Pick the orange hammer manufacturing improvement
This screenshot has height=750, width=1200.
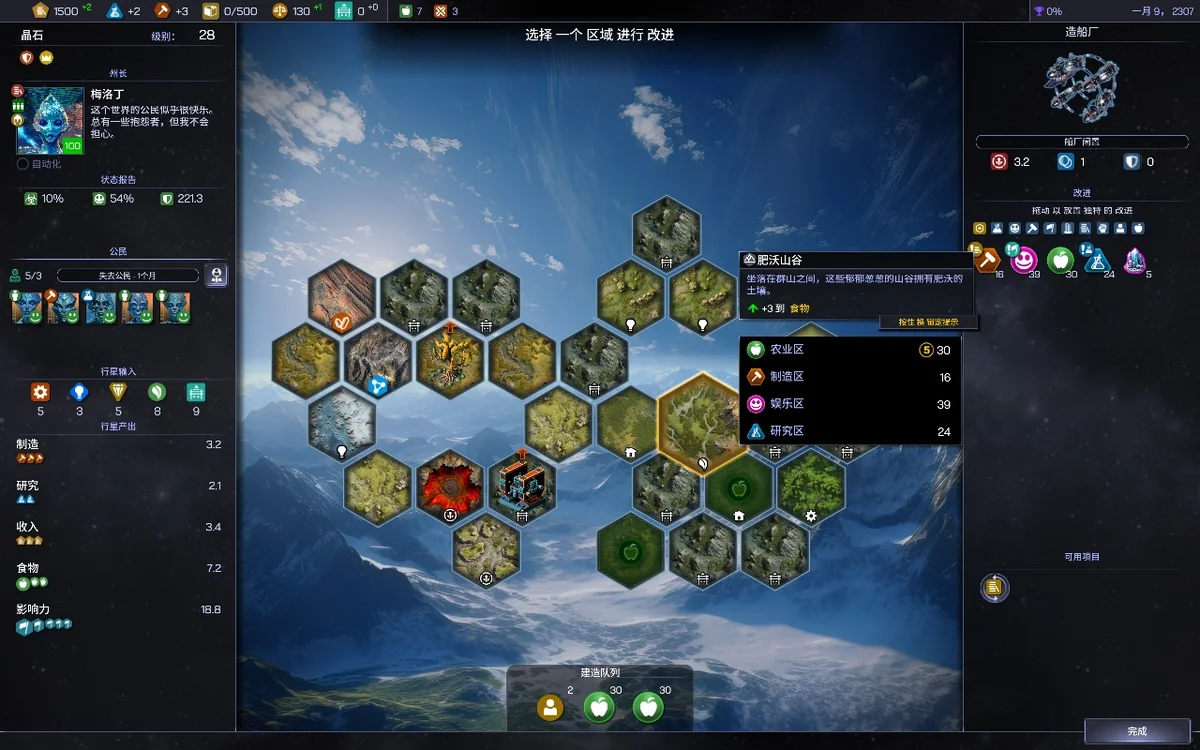[988, 260]
